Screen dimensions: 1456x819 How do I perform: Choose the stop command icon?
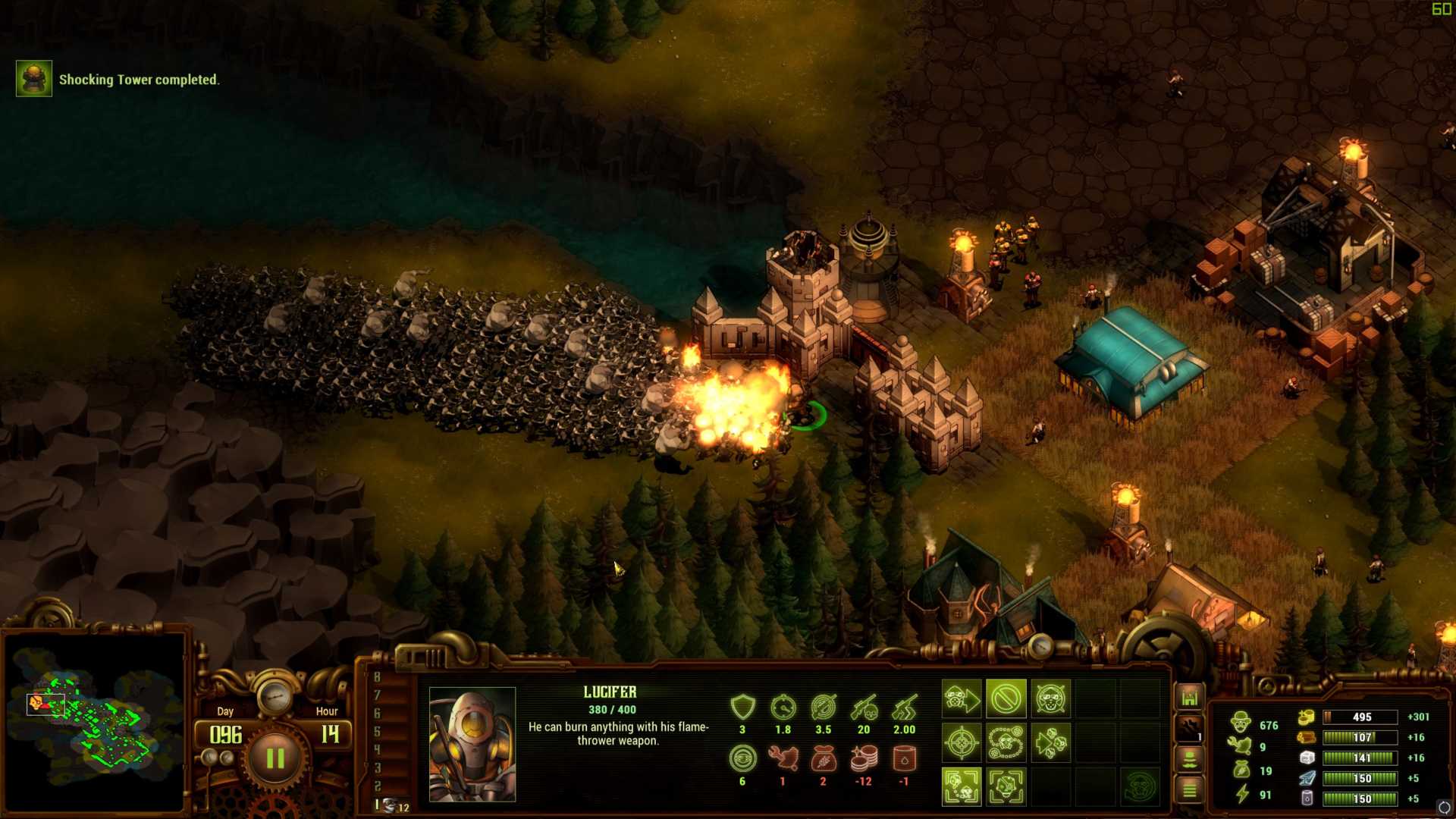click(1006, 698)
